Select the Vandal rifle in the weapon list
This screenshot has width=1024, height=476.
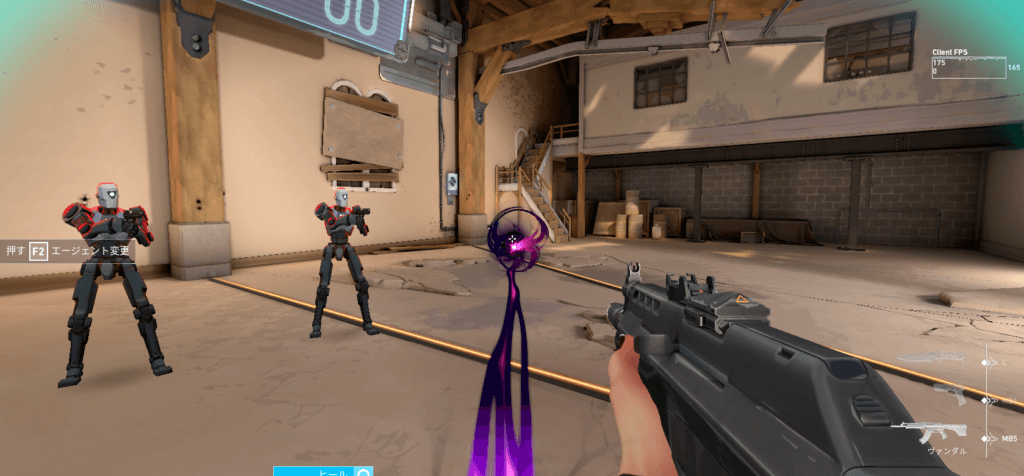click(x=928, y=431)
